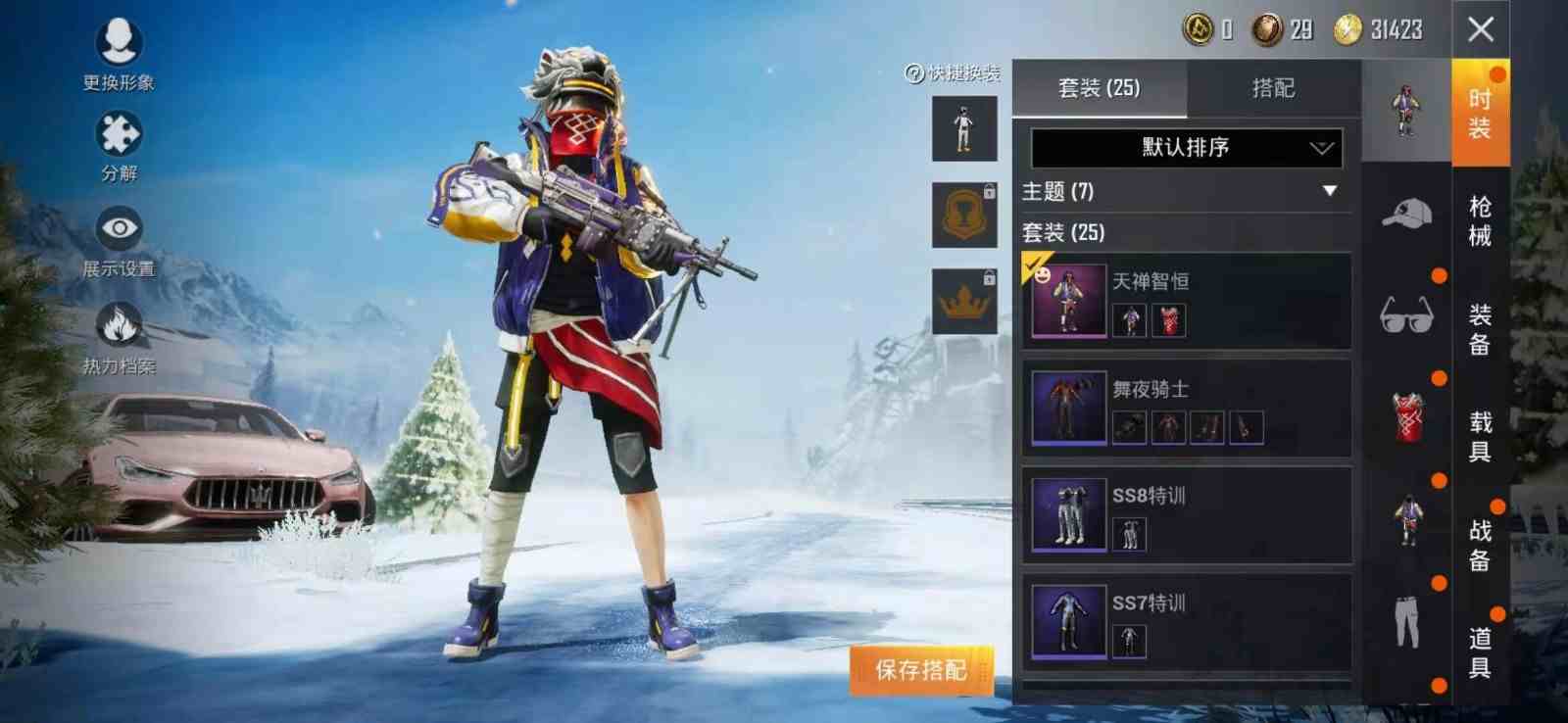Click the 舞夜骑士 outfit thumbnail
Screen dimensions: 1568x723
1068,407
